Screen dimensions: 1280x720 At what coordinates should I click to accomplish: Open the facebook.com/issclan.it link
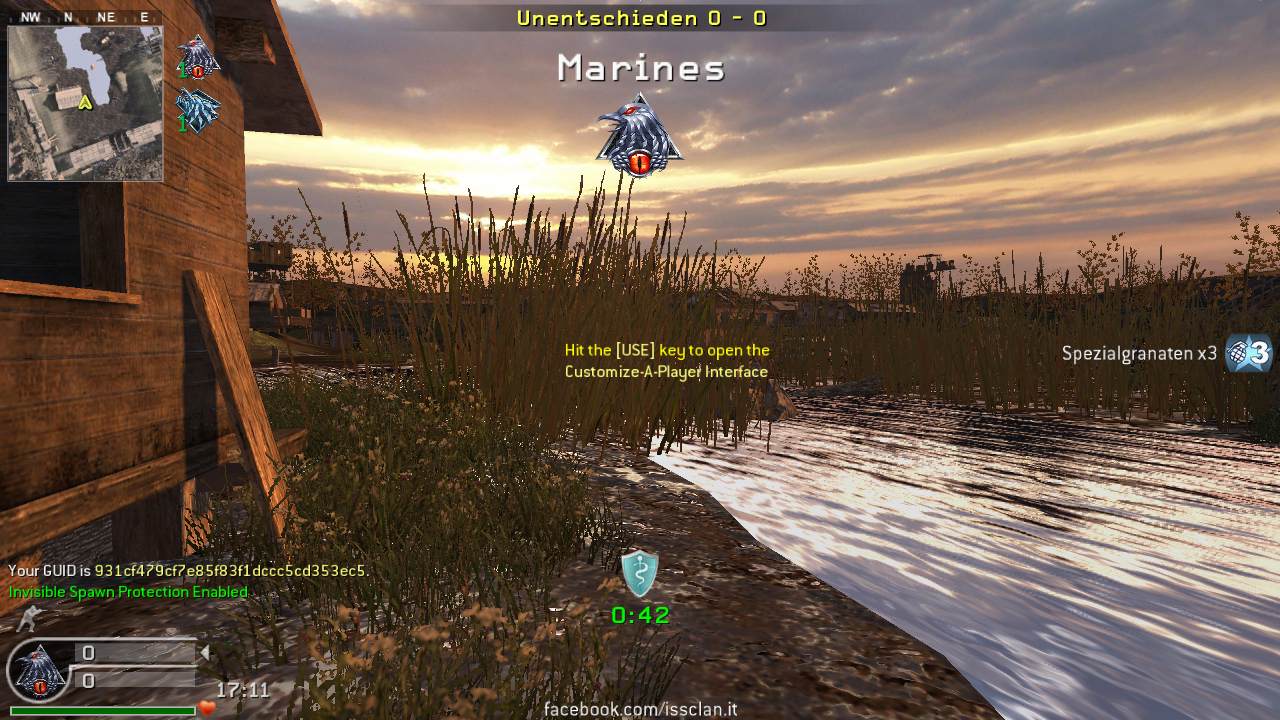pyautogui.click(x=640, y=709)
